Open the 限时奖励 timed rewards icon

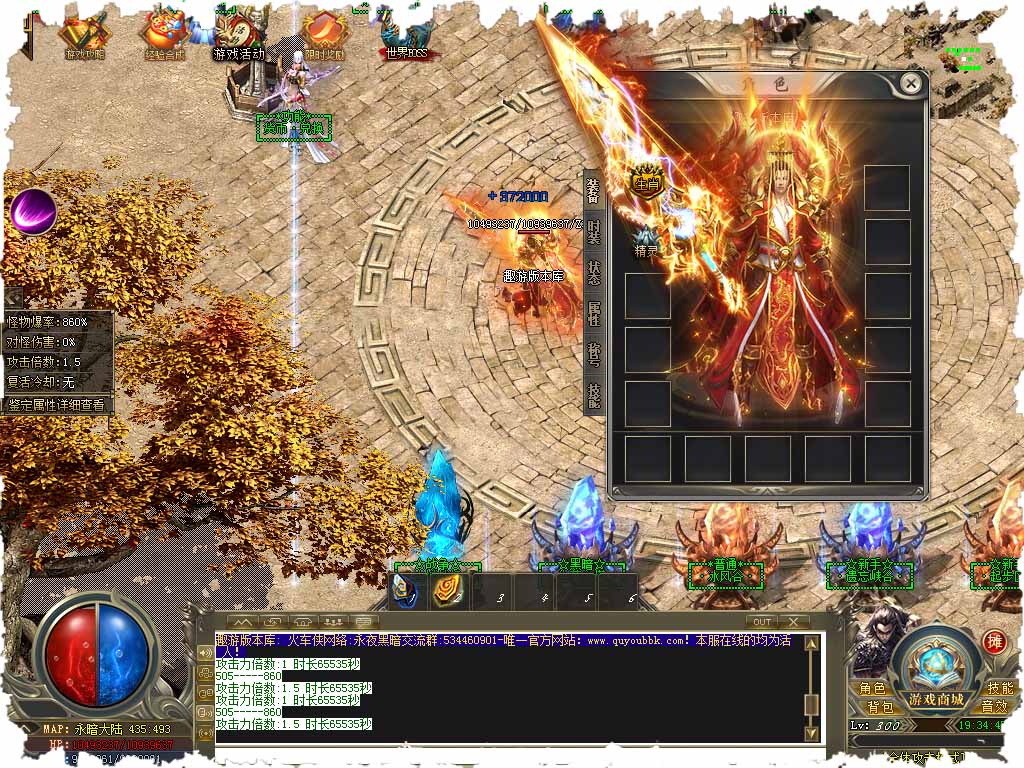[x=322, y=36]
